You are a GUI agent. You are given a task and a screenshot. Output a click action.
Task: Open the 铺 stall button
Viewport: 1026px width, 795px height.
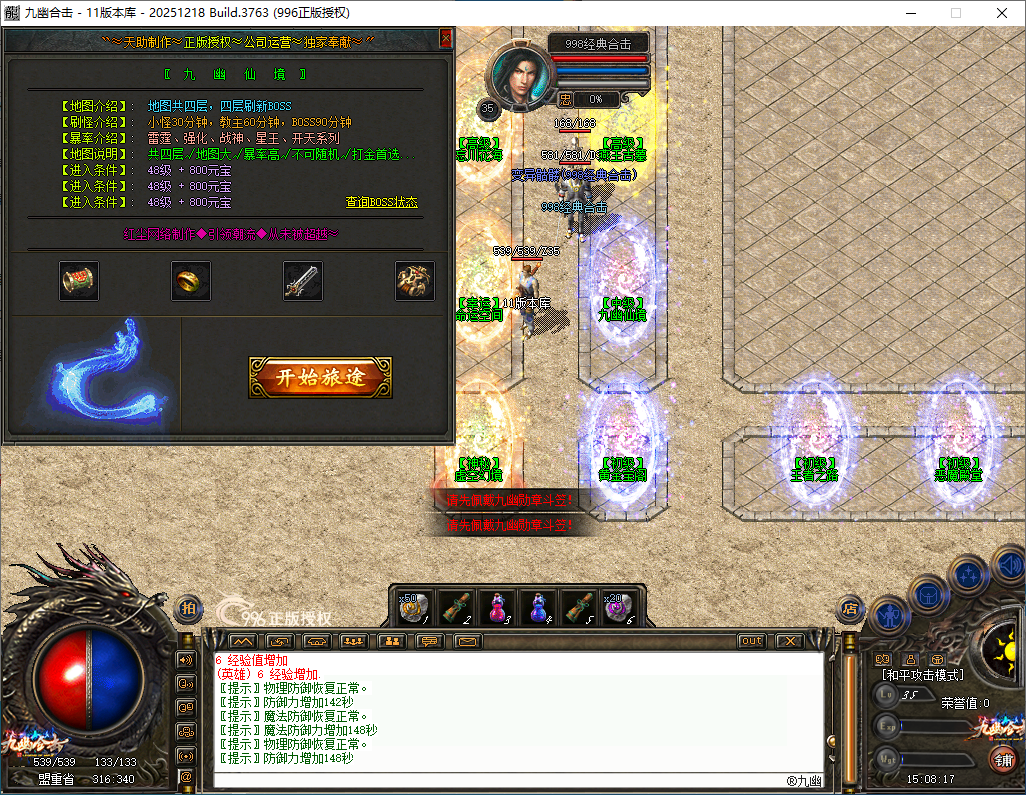1002,758
